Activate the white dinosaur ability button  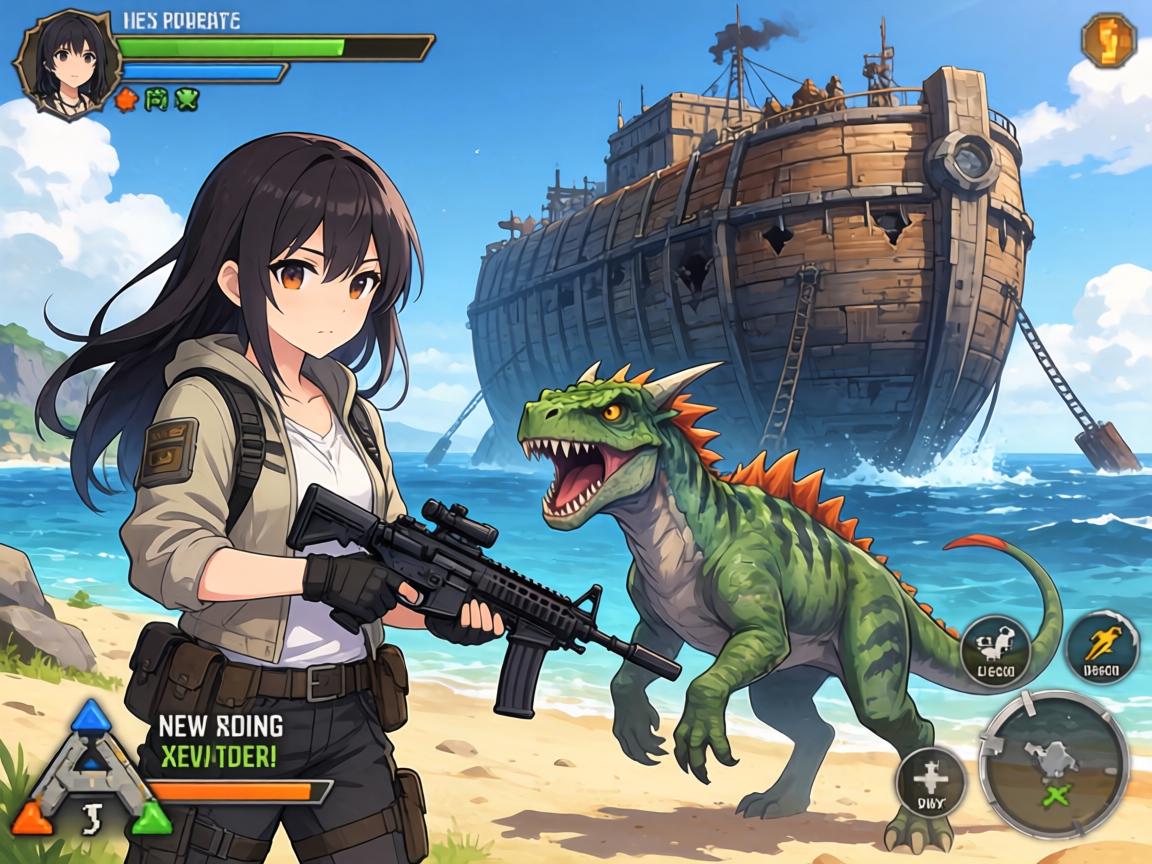click(995, 650)
